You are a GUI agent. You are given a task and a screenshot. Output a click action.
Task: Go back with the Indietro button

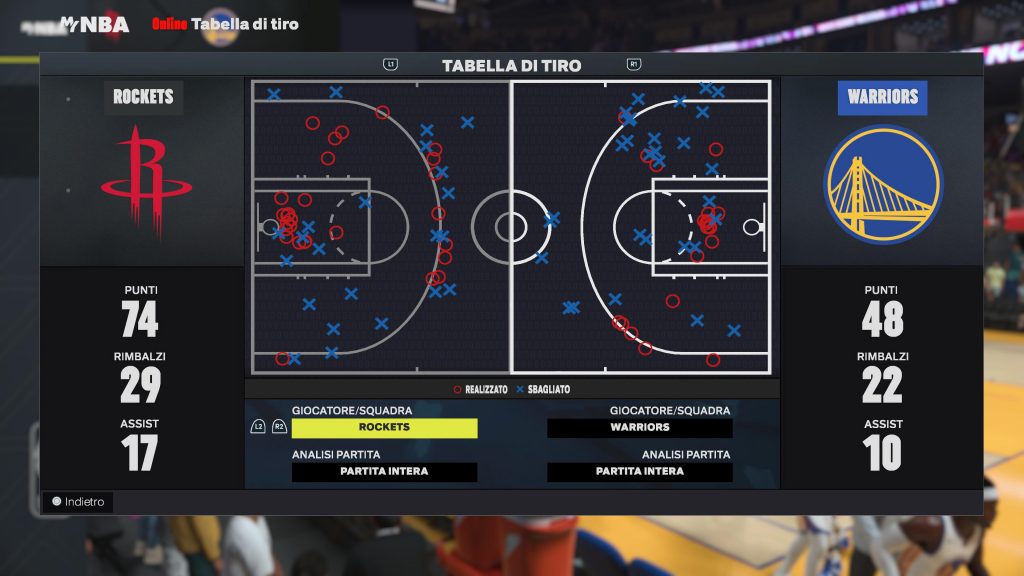(x=79, y=502)
